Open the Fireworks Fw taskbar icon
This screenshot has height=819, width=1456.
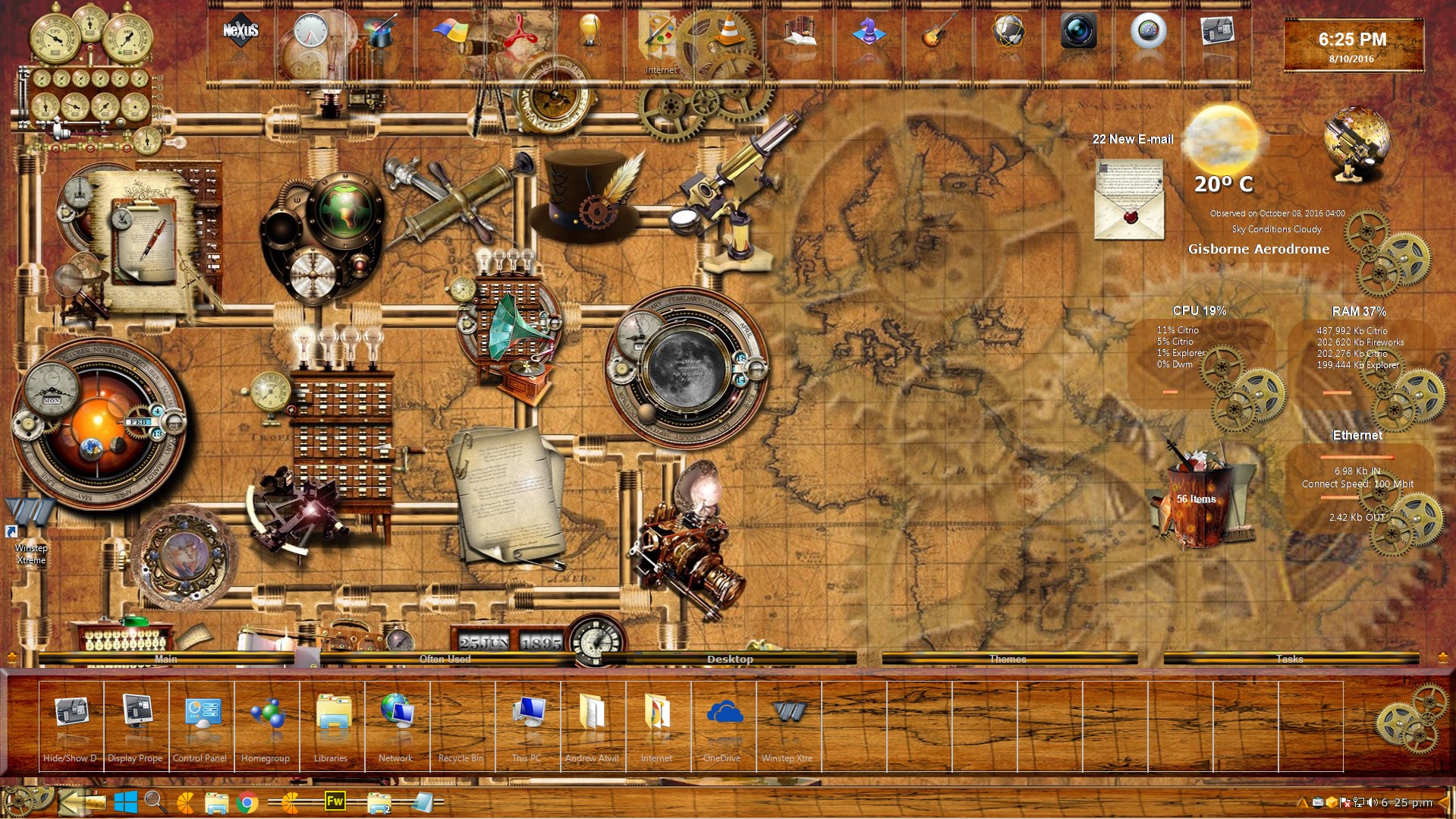pyautogui.click(x=335, y=802)
